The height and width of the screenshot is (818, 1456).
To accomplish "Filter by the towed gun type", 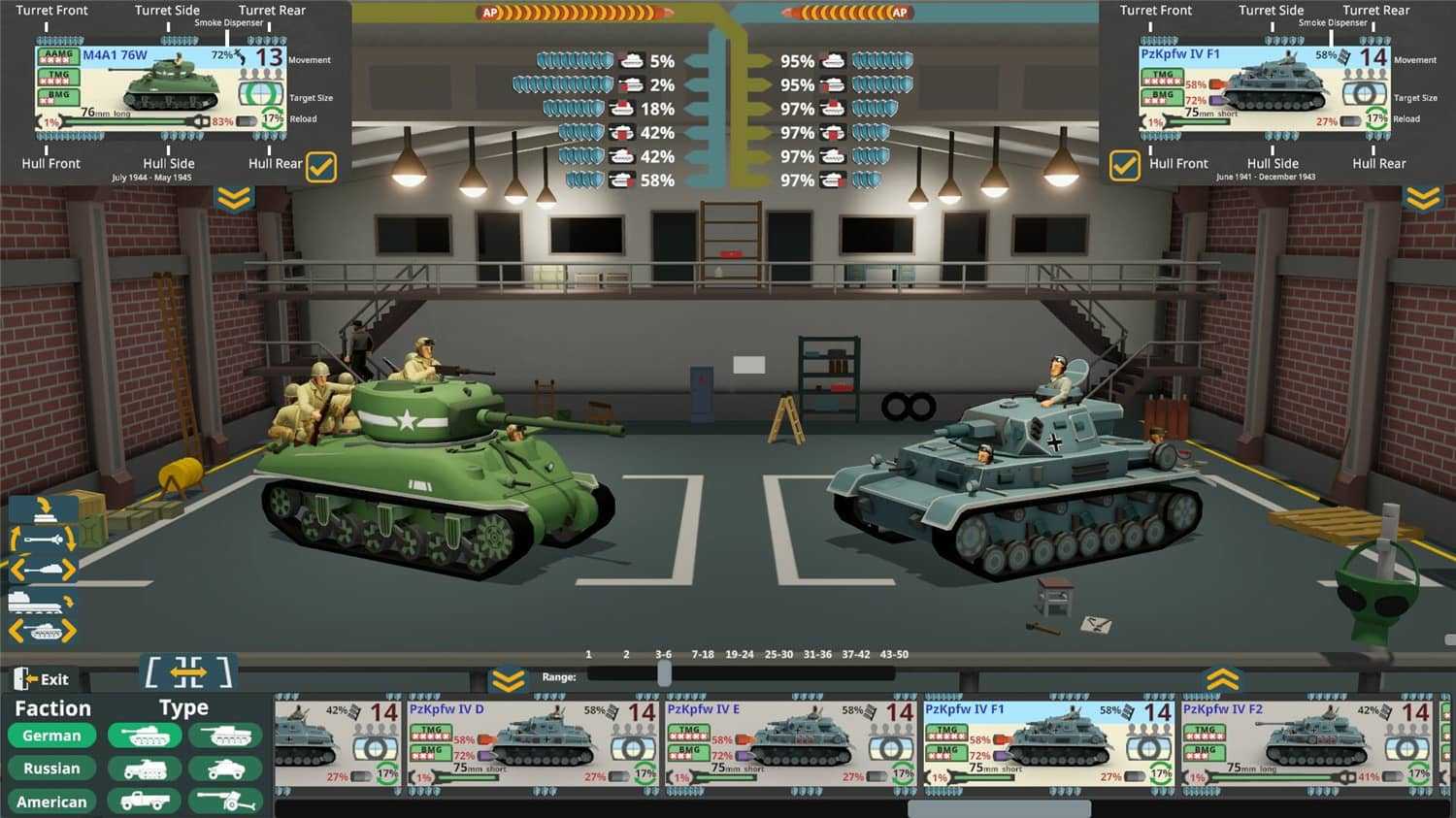I will click(x=225, y=801).
